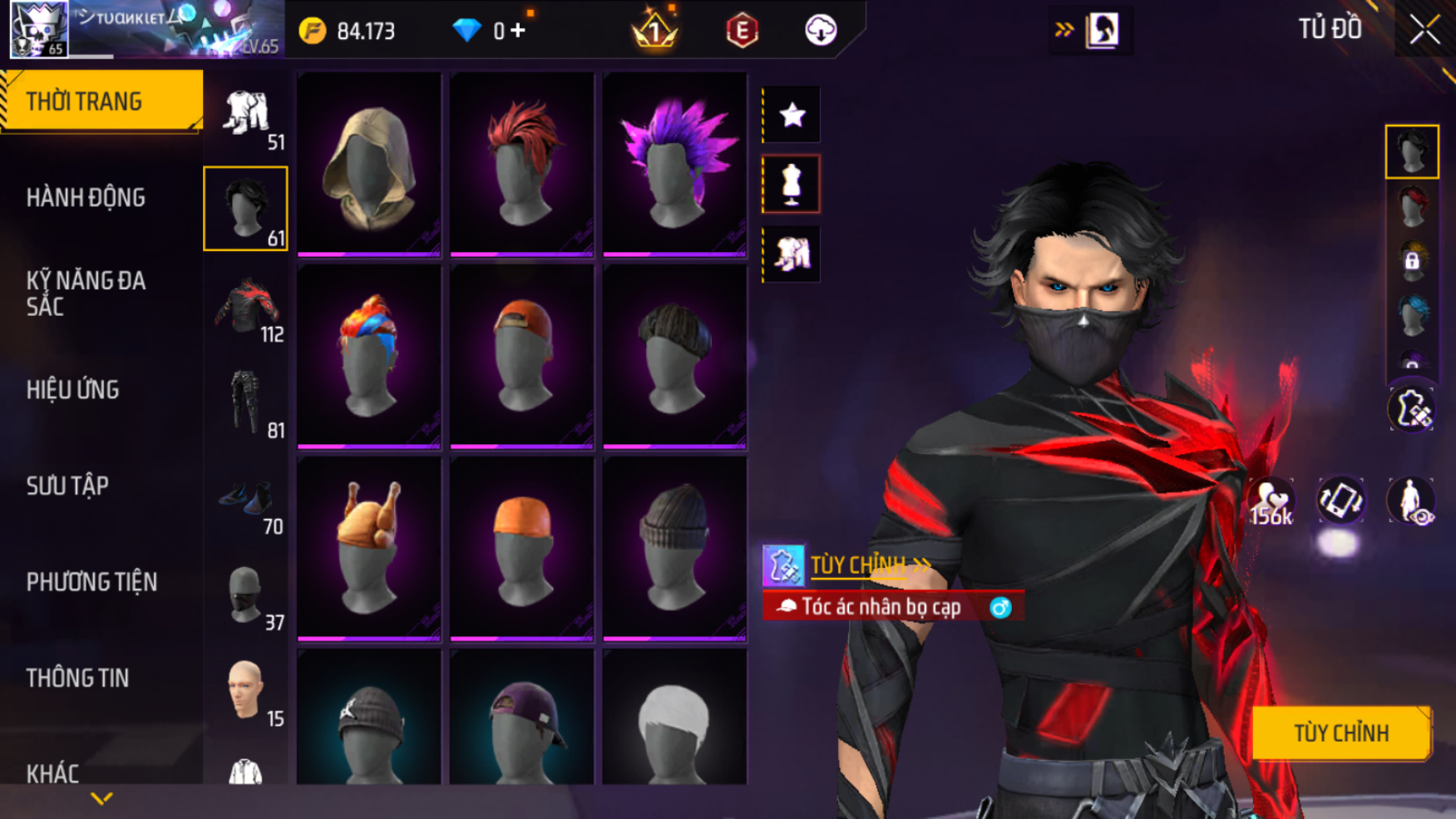Switch to the Hành Động tab
This screenshot has width=1456, height=819.
tap(86, 198)
